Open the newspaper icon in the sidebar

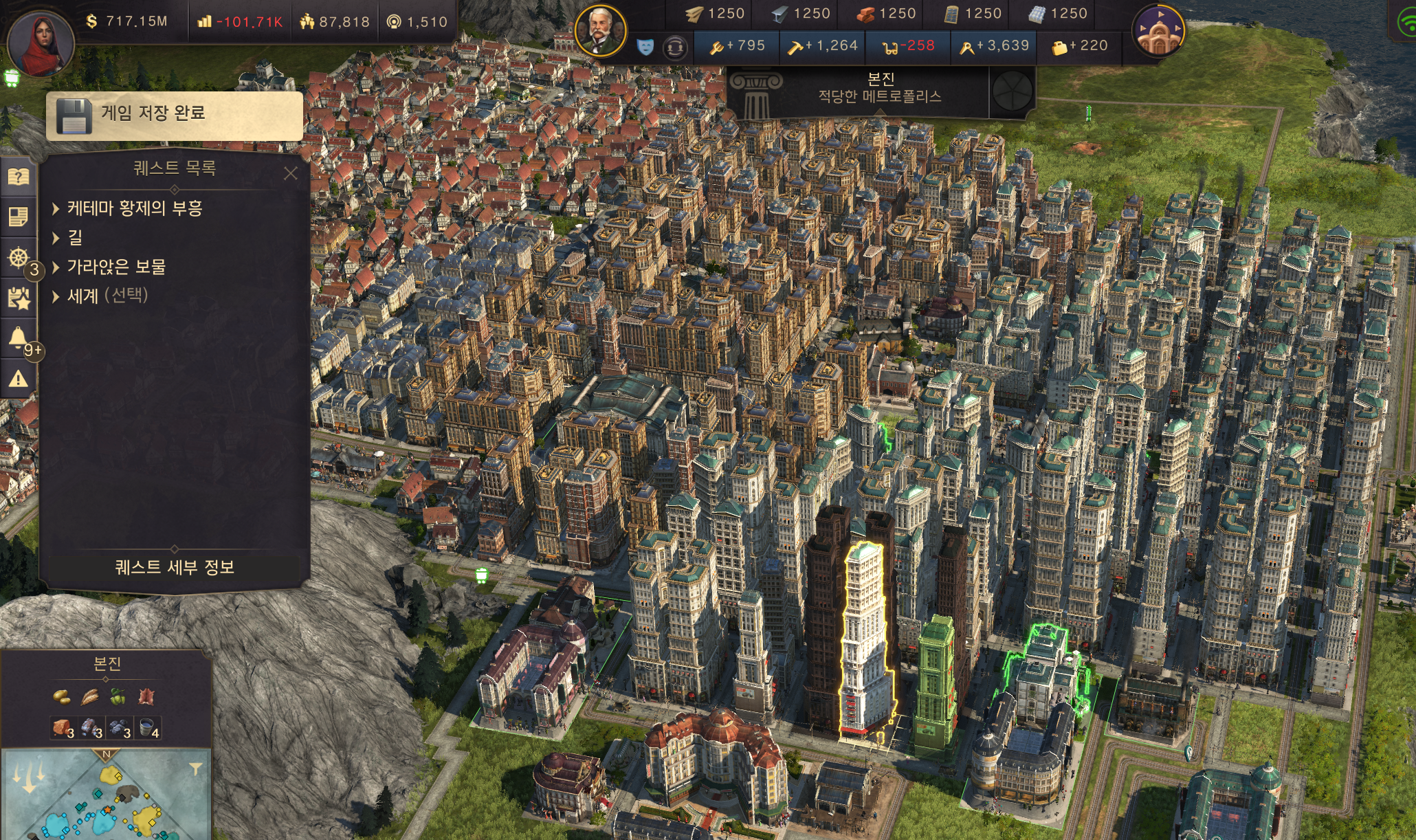click(19, 218)
